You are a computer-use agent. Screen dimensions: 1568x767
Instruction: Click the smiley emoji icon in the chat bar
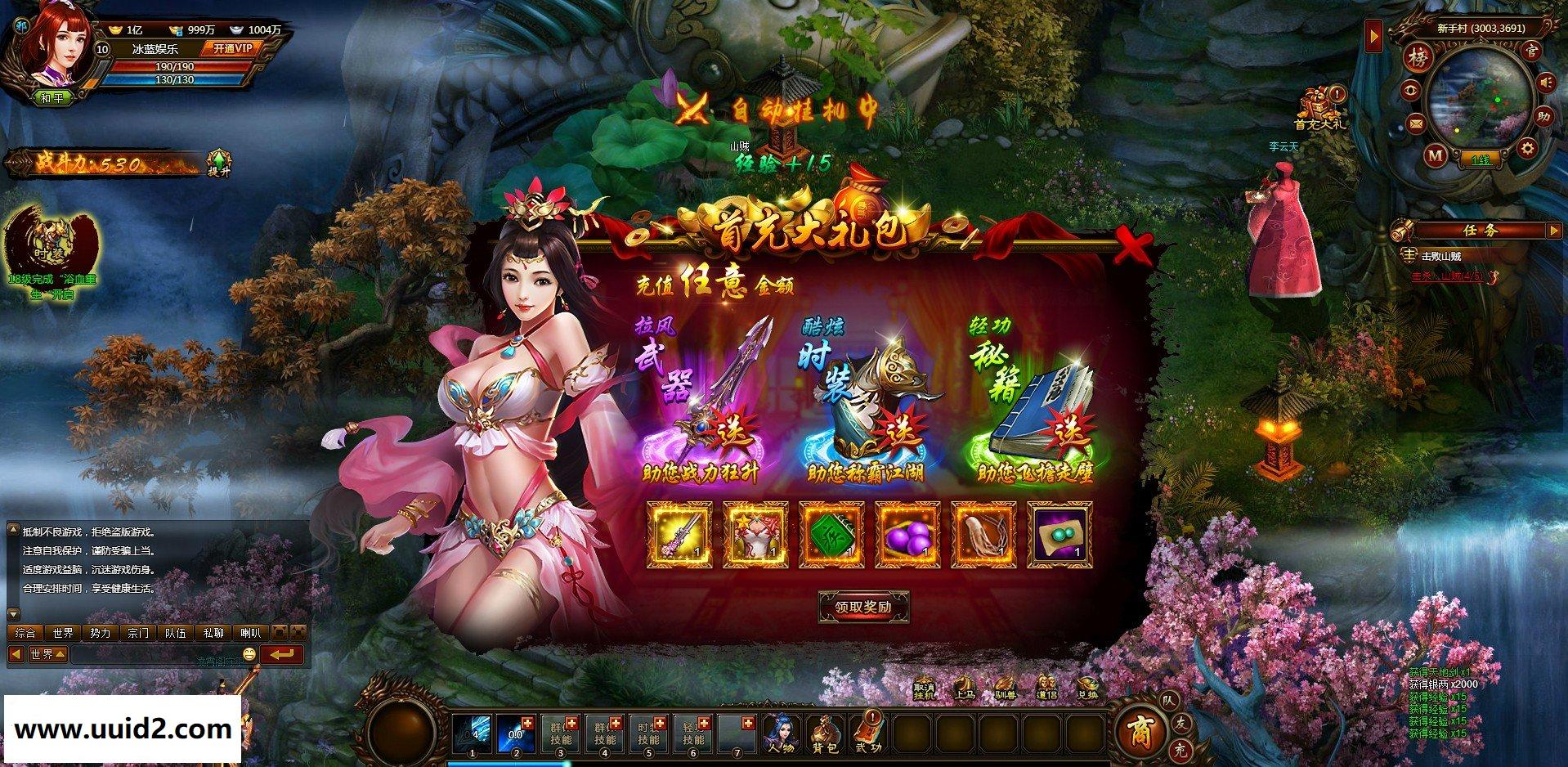[249, 654]
